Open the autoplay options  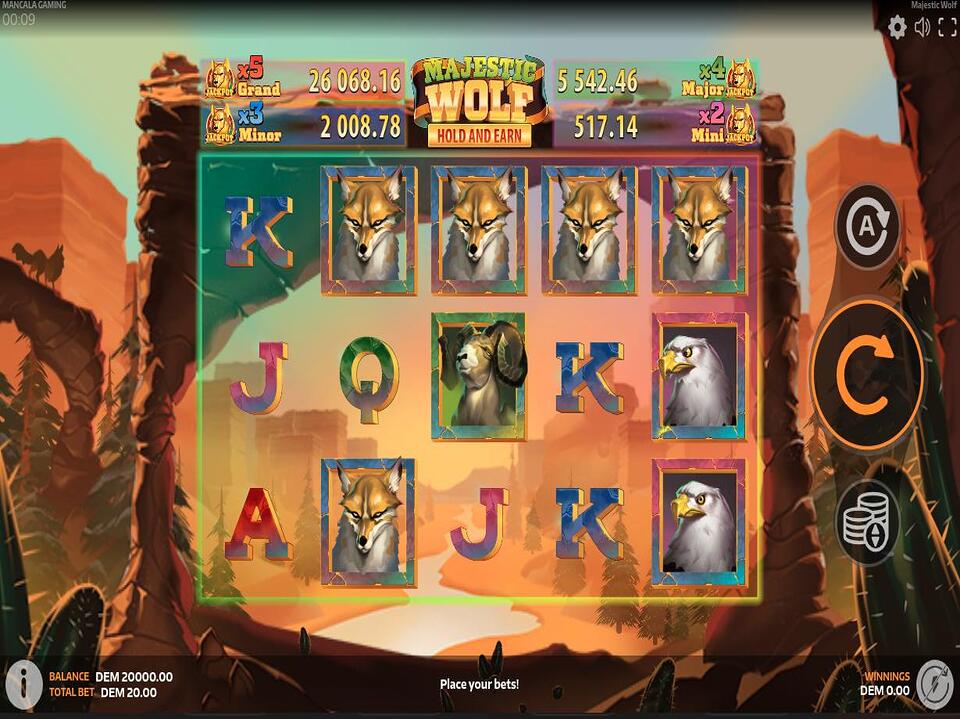[867, 228]
